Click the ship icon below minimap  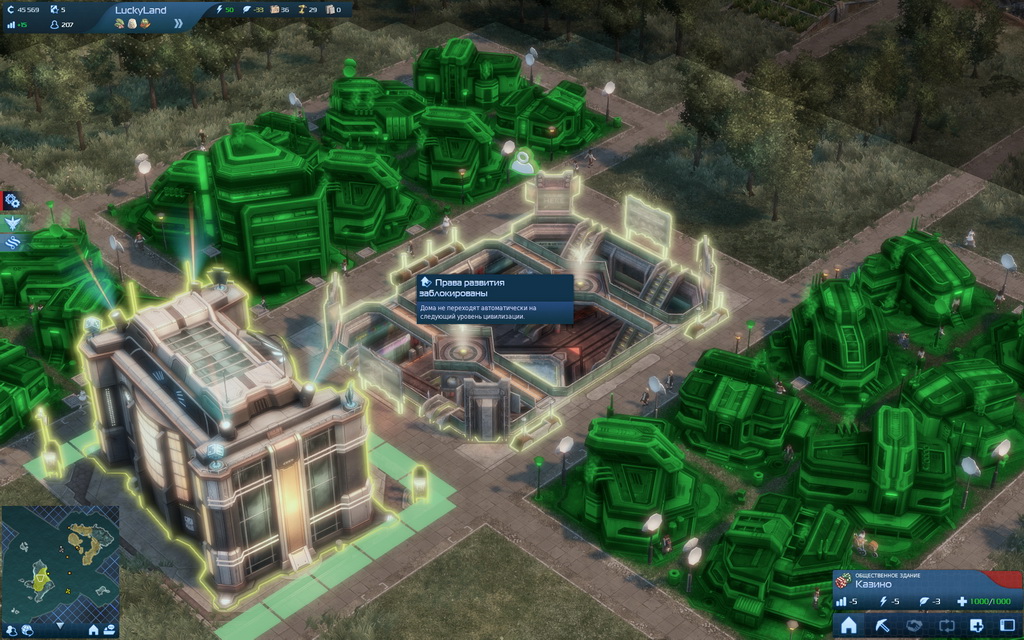point(110,630)
